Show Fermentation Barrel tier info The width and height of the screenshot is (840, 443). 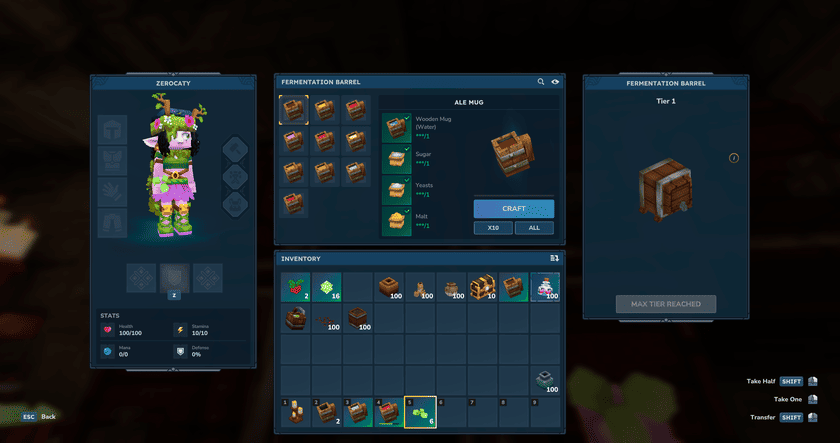pyautogui.click(x=733, y=158)
